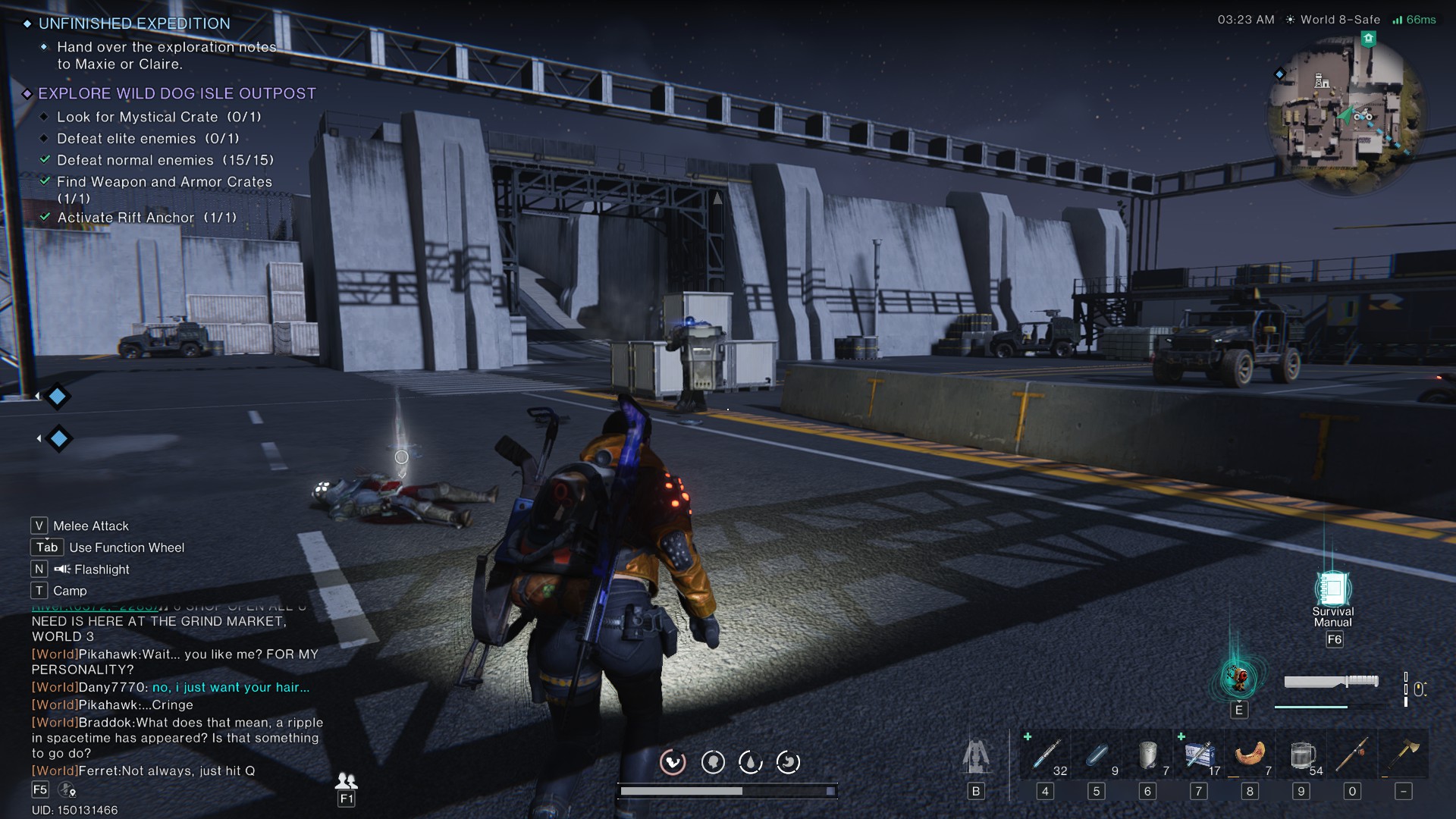Screen dimensions: 1456x819
Task: Open the backpack figure icon
Action: pos(975,756)
